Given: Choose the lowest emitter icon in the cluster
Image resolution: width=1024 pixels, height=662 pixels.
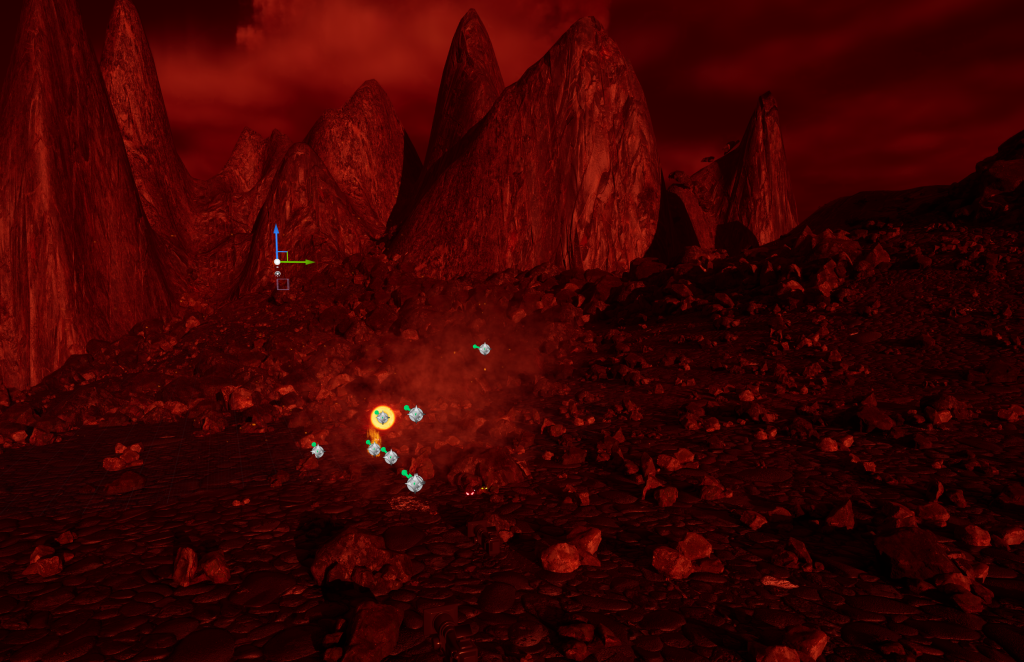Looking at the screenshot, I should tap(414, 483).
